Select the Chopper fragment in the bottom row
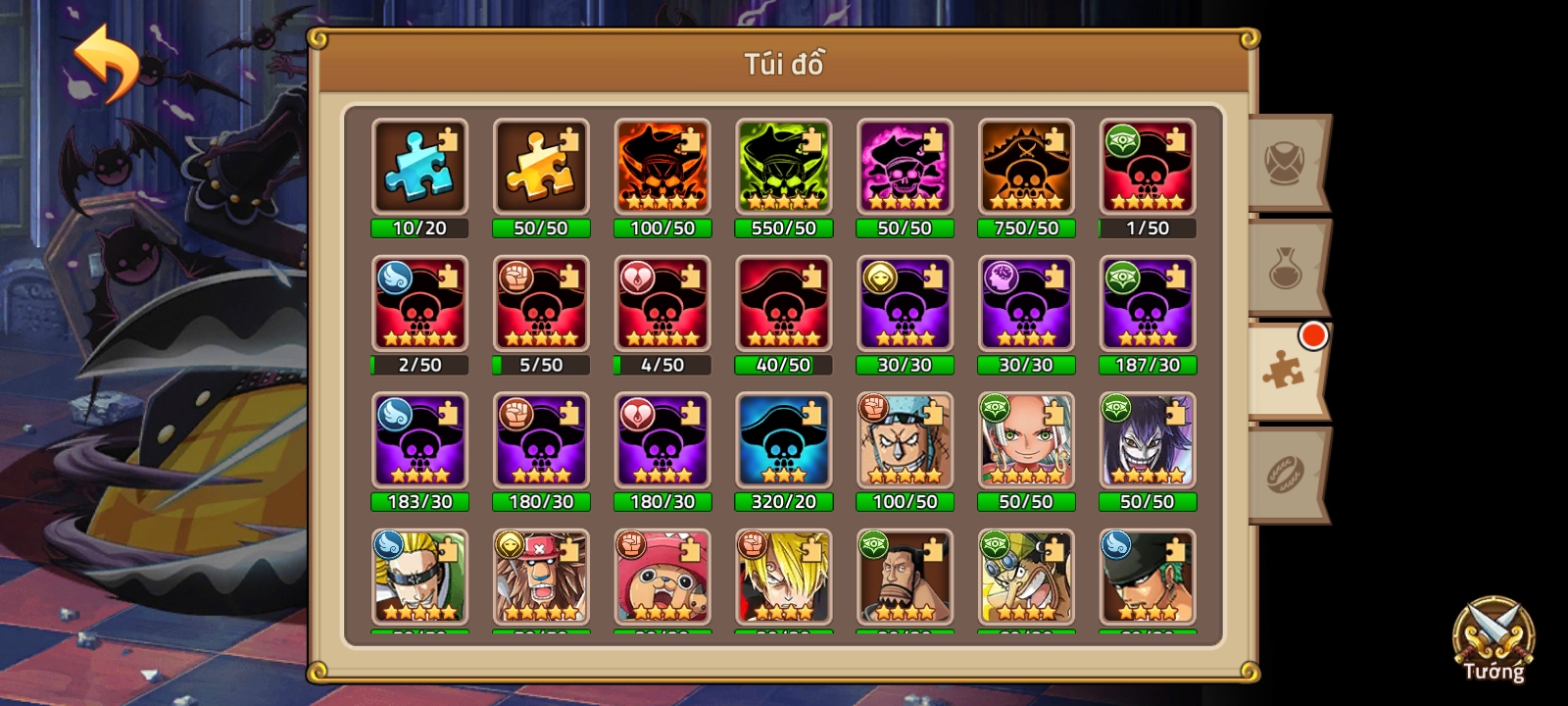Viewport: 1568px width, 706px height. click(x=661, y=579)
